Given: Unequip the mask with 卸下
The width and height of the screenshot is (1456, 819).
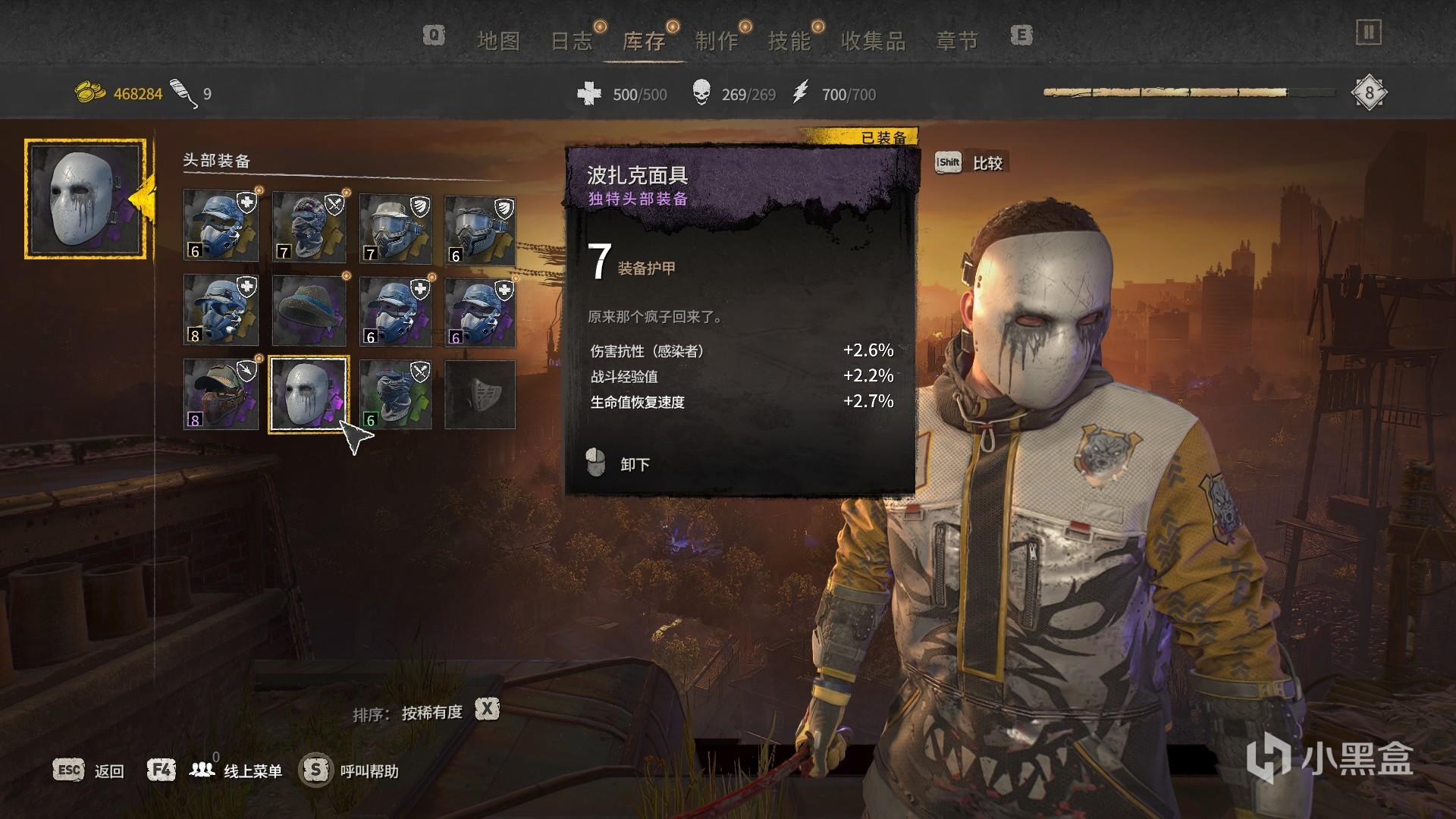Looking at the screenshot, I should tap(634, 464).
